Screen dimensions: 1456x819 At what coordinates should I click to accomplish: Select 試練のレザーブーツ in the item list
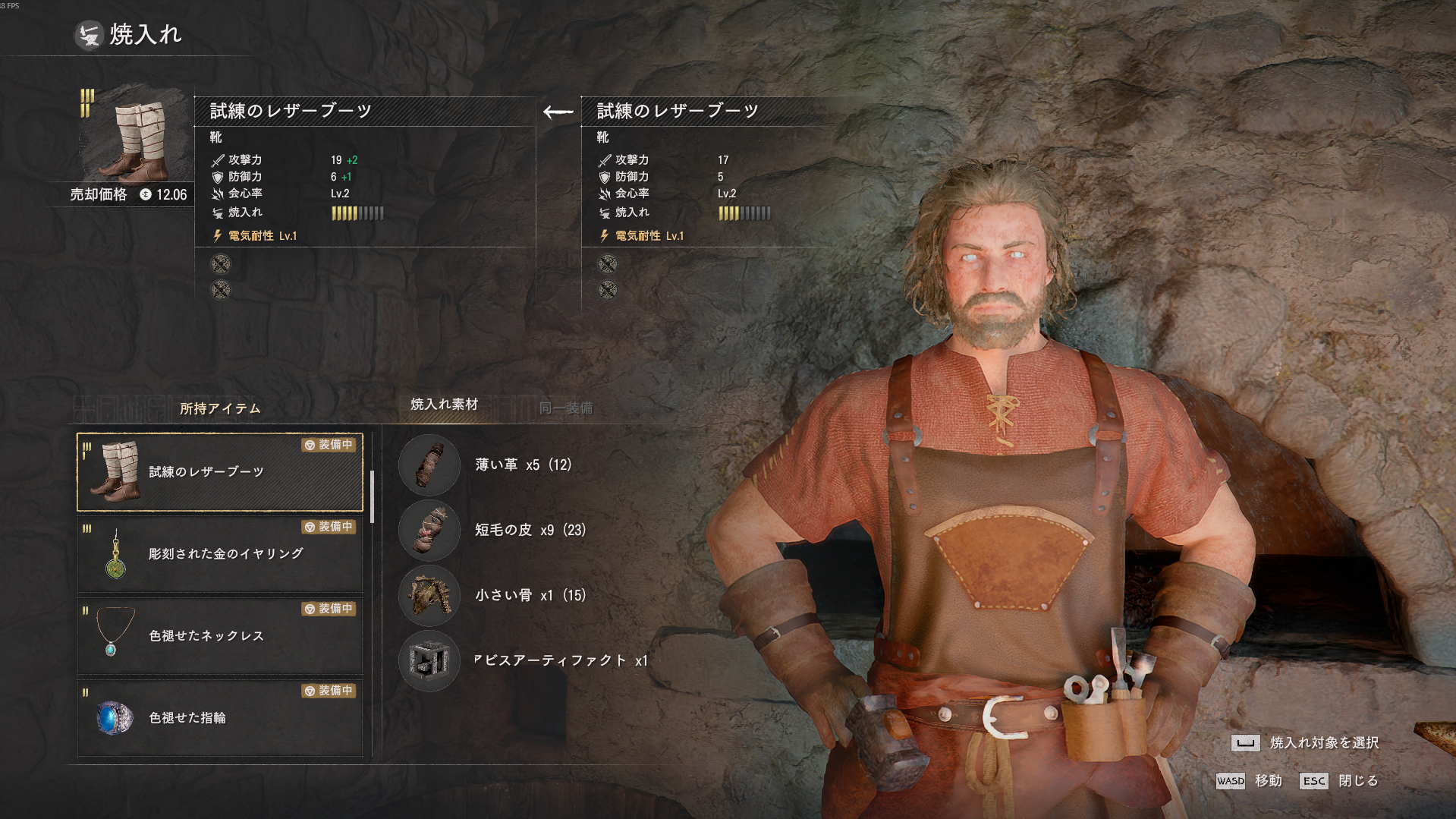pyautogui.click(x=220, y=472)
